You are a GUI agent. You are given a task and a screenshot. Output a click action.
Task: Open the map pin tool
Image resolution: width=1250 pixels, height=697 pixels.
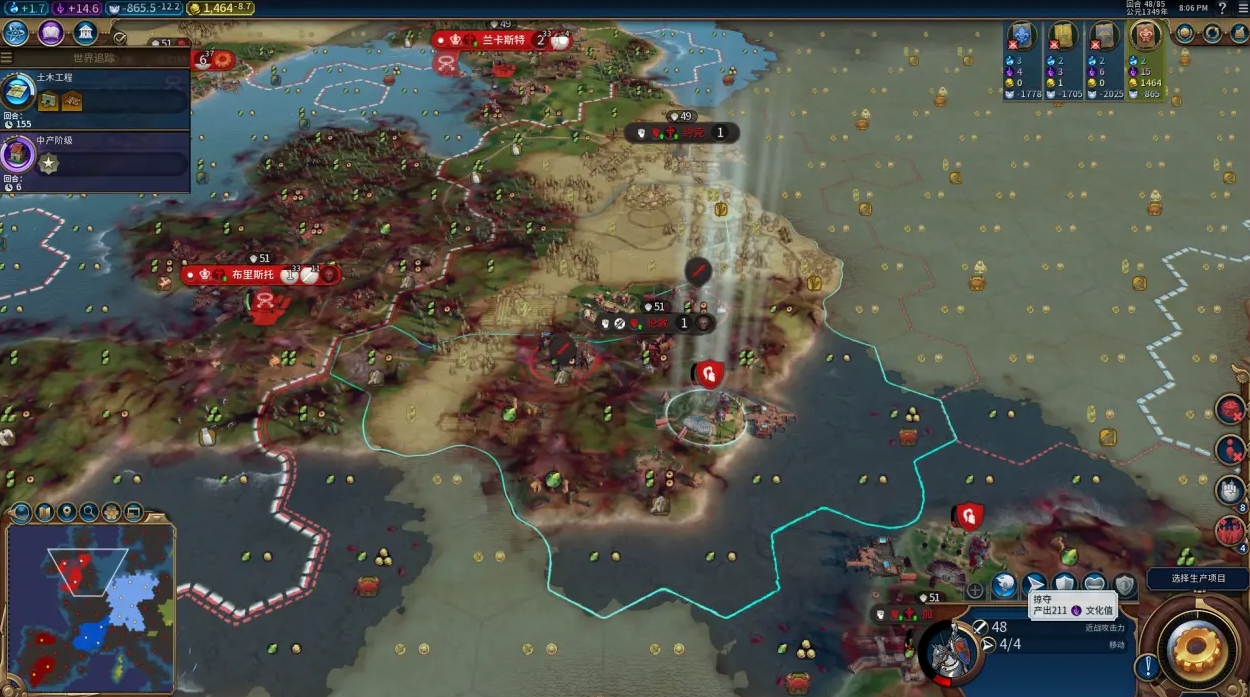pos(66,513)
